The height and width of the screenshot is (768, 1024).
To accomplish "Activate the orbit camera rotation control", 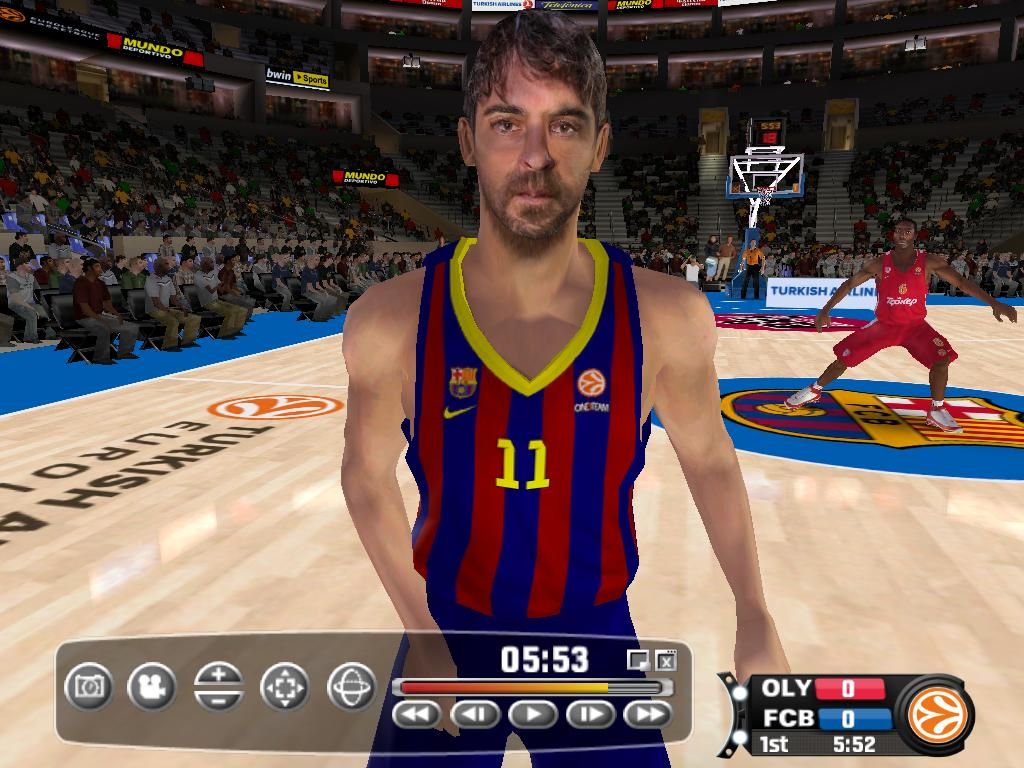I will [x=351, y=687].
